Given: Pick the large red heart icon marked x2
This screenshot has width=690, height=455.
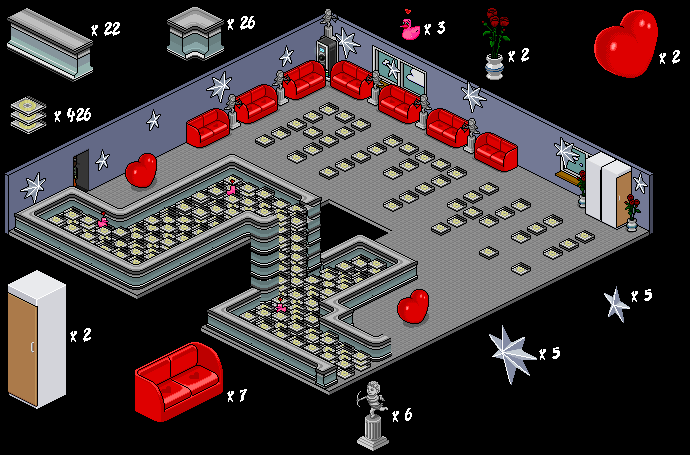Looking at the screenshot, I should coord(626,46).
